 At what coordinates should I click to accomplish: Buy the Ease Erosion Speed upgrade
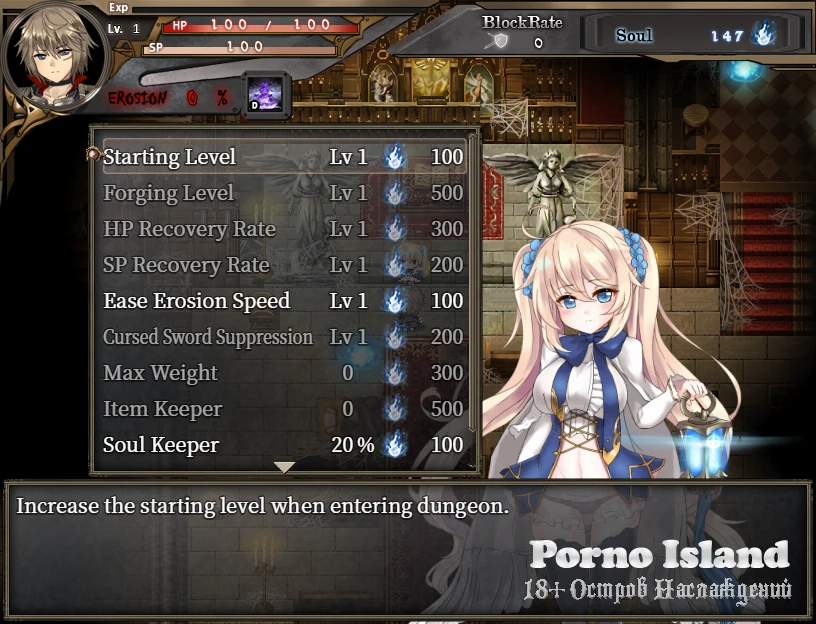coord(284,301)
